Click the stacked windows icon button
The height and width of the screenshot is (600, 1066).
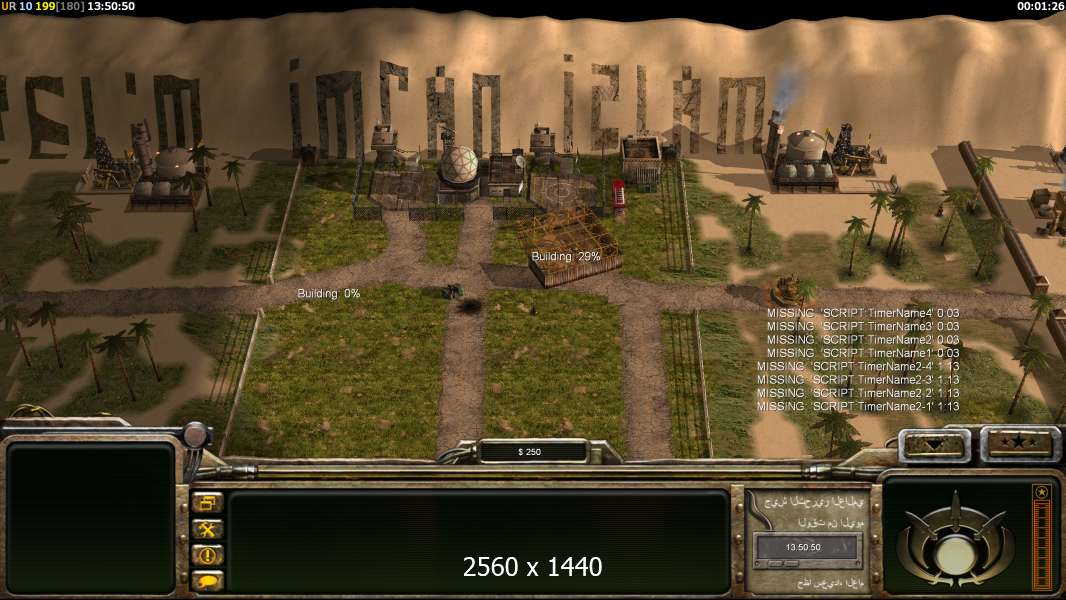tap(208, 503)
